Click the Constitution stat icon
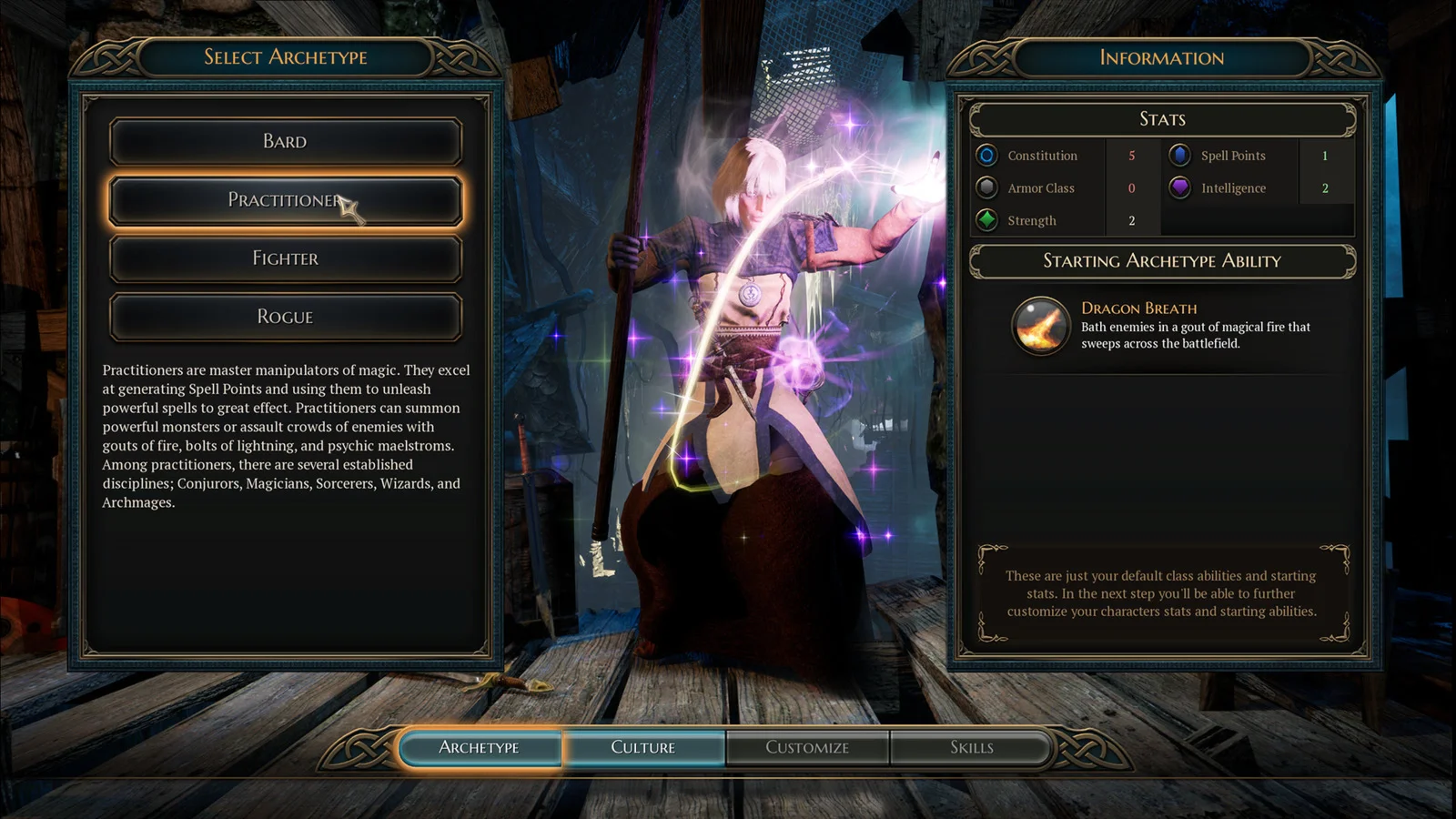This screenshot has height=819, width=1456. click(x=986, y=156)
